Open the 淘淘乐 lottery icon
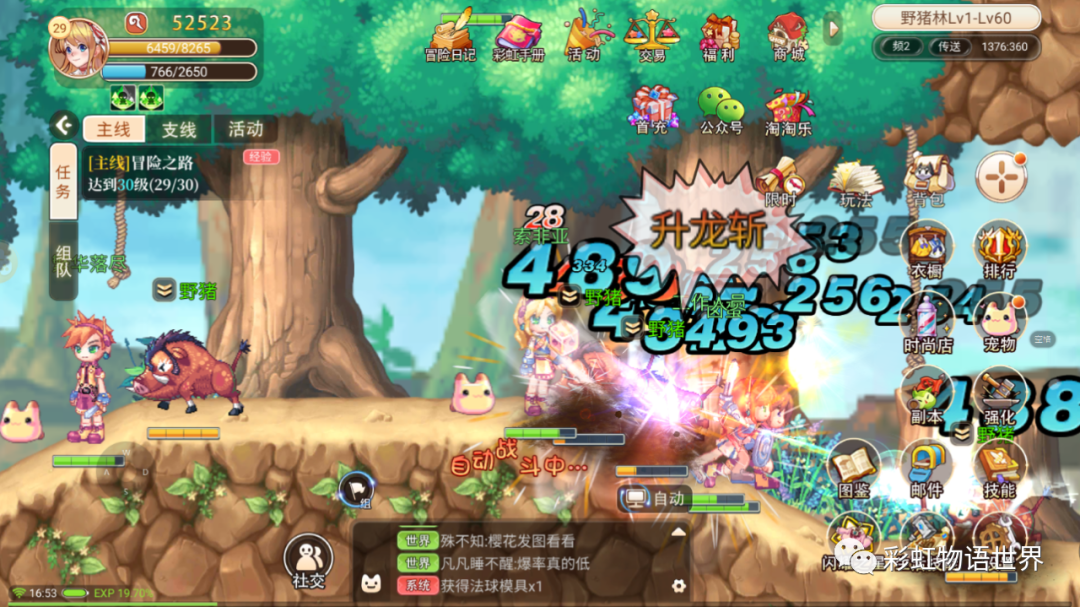Screen dimensions: 1080x607 (789, 109)
